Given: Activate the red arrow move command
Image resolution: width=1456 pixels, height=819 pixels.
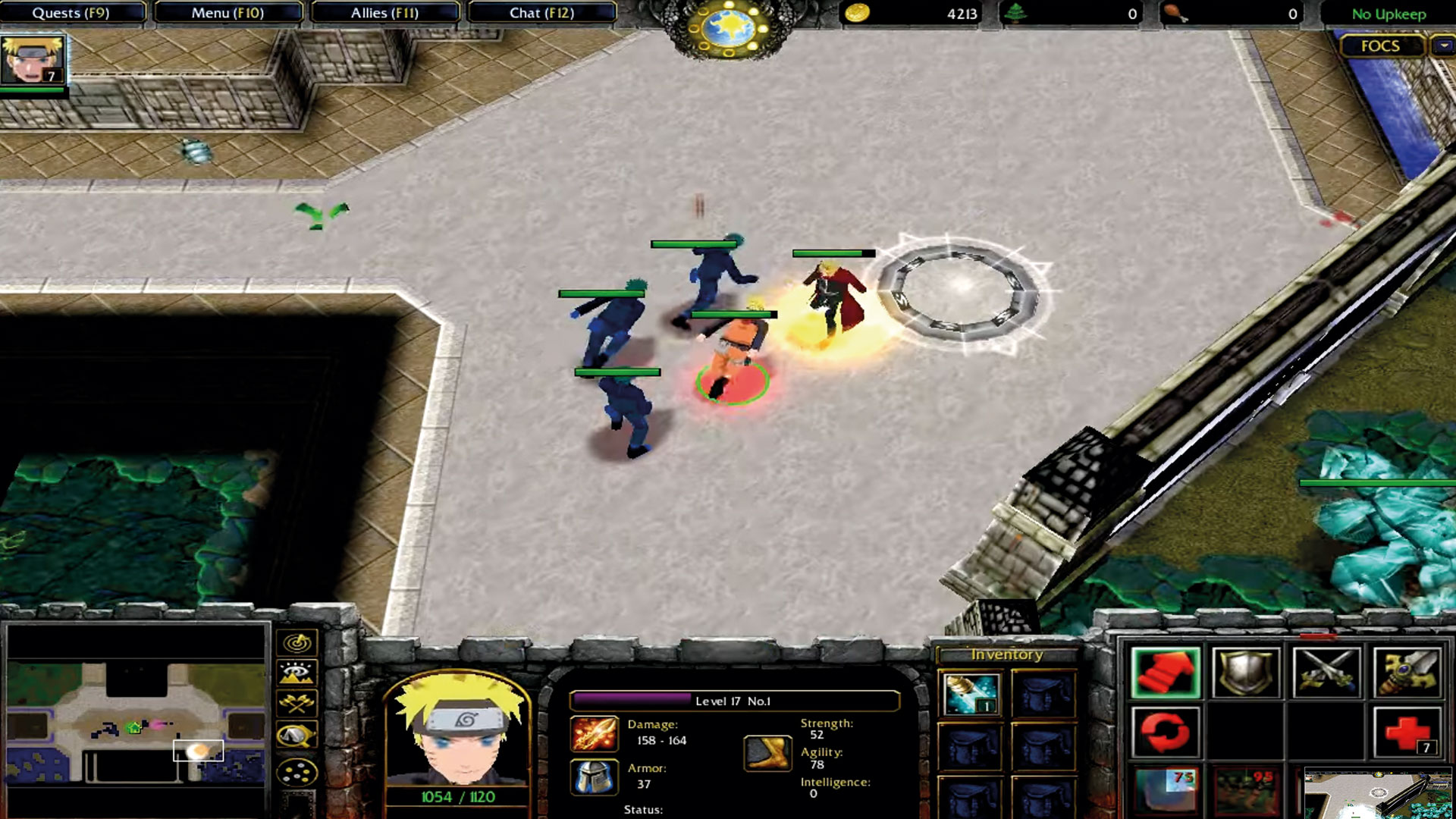Looking at the screenshot, I should [x=1165, y=672].
